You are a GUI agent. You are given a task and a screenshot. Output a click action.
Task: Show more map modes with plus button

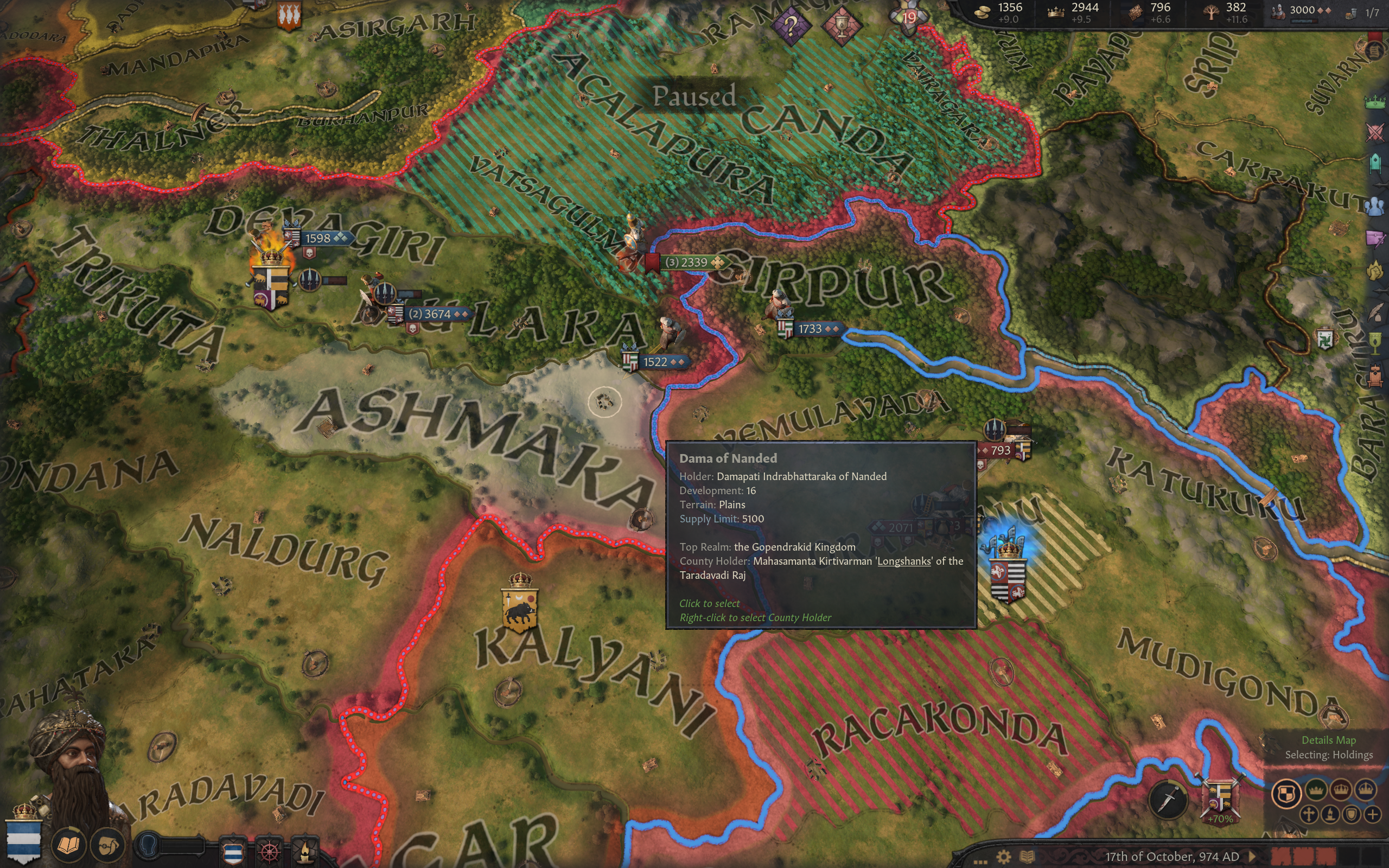pos(1372,814)
